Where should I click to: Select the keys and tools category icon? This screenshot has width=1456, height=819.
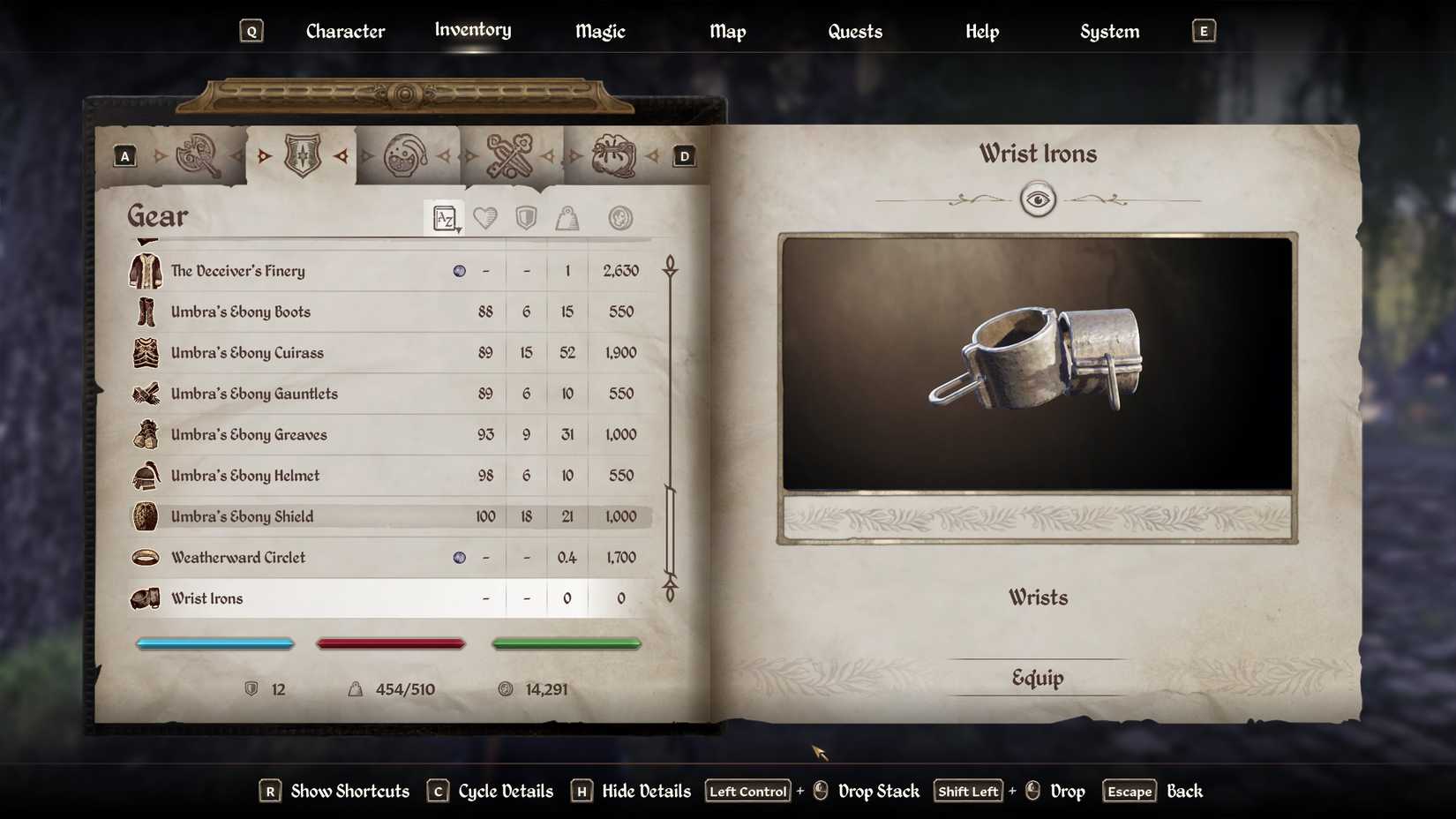click(512, 154)
